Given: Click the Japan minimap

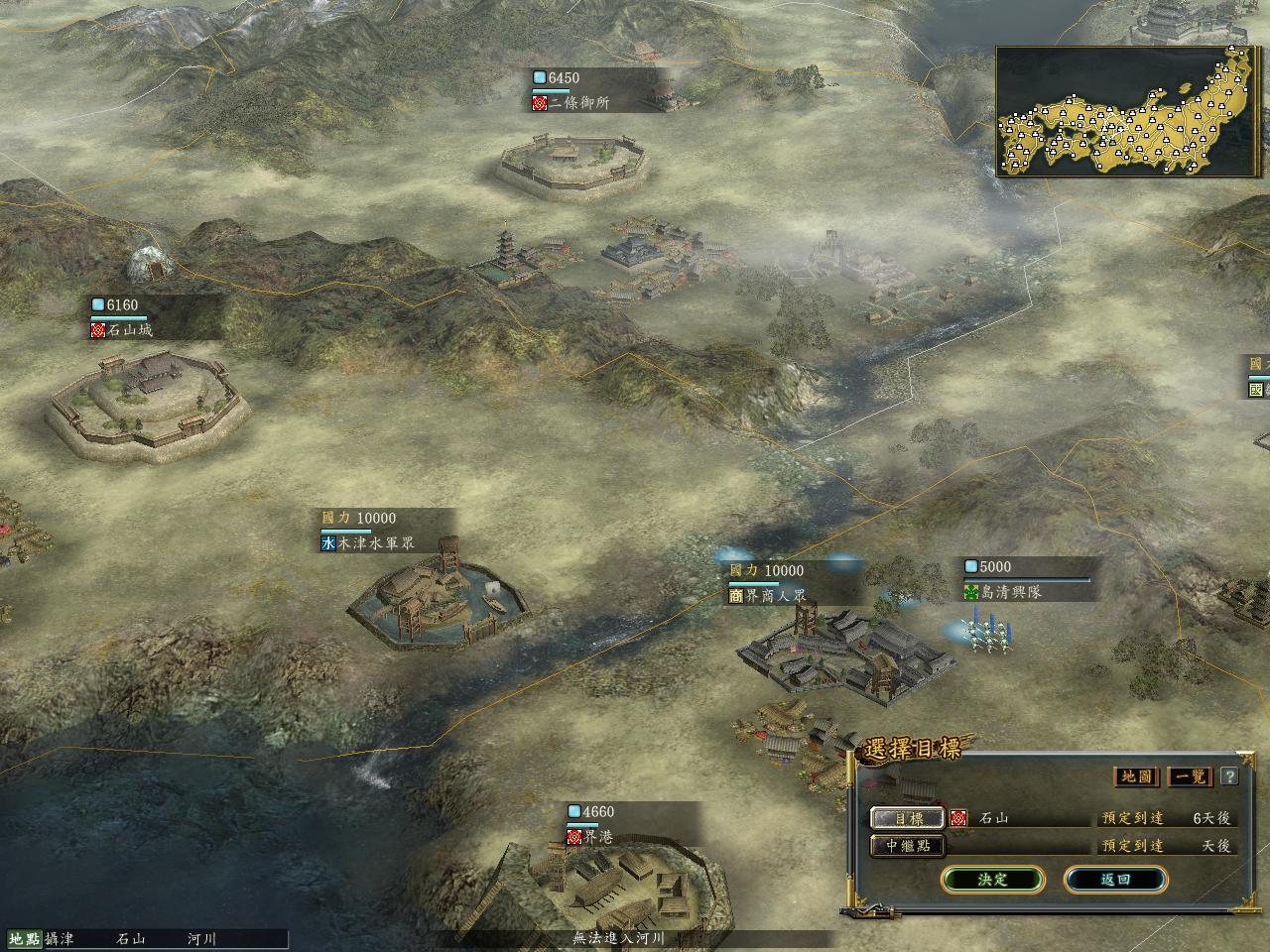Looking at the screenshot, I should tap(1122, 111).
